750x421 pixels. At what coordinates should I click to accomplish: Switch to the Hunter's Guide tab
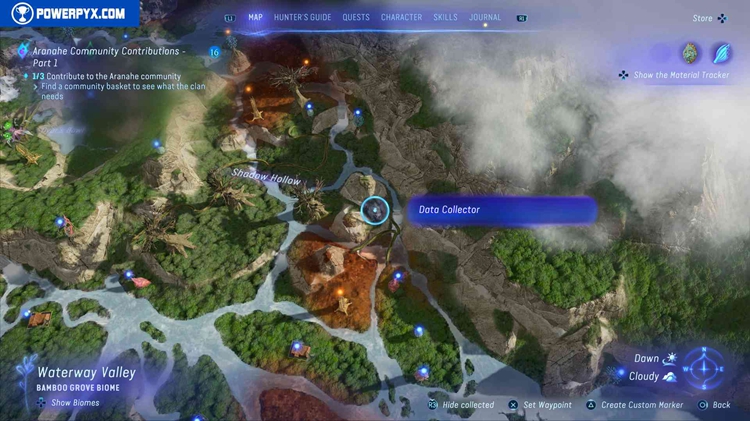click(x=303, y=17)
